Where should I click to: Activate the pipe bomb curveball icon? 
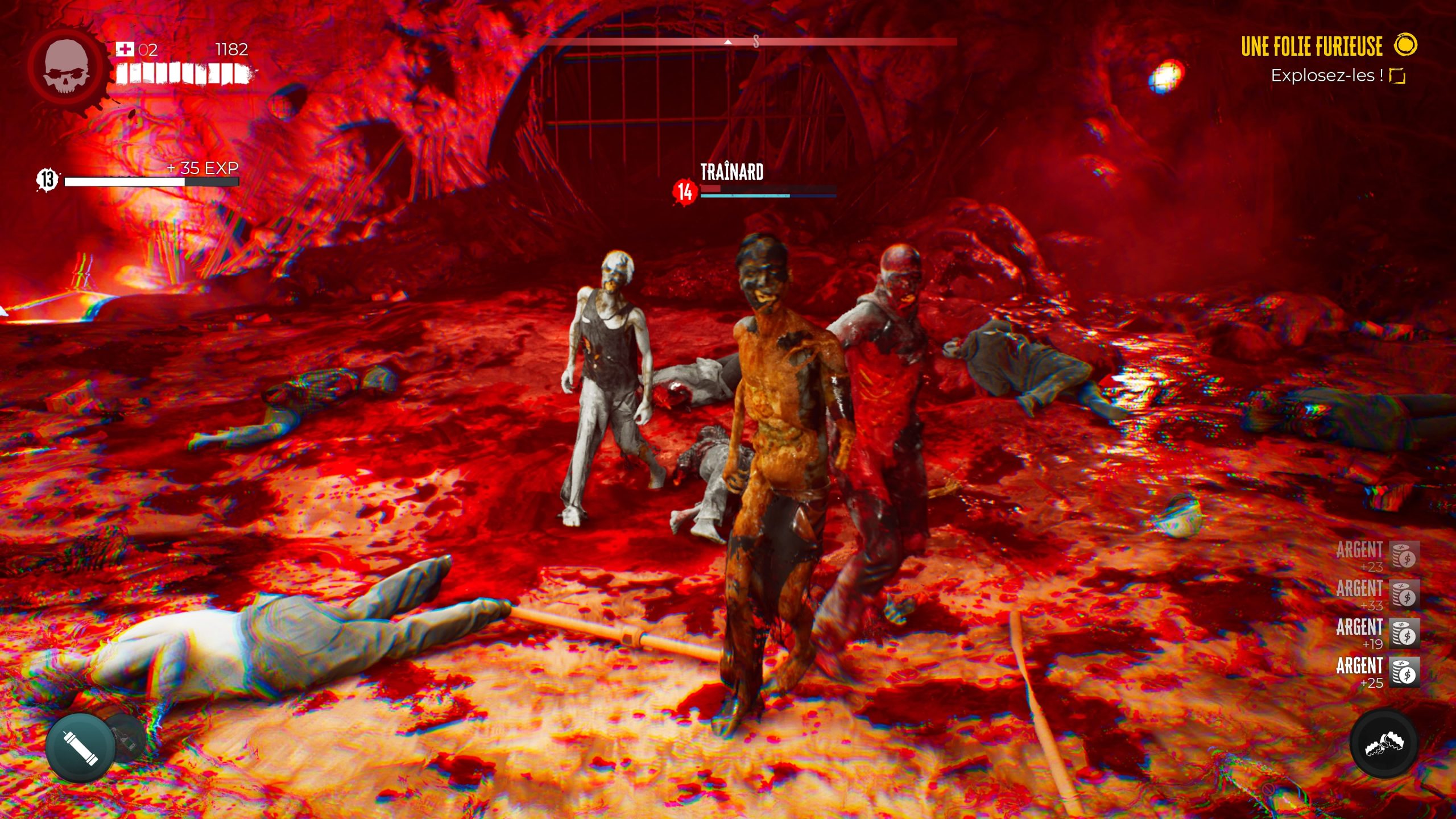pyautogui.click(x=80, y=747)
